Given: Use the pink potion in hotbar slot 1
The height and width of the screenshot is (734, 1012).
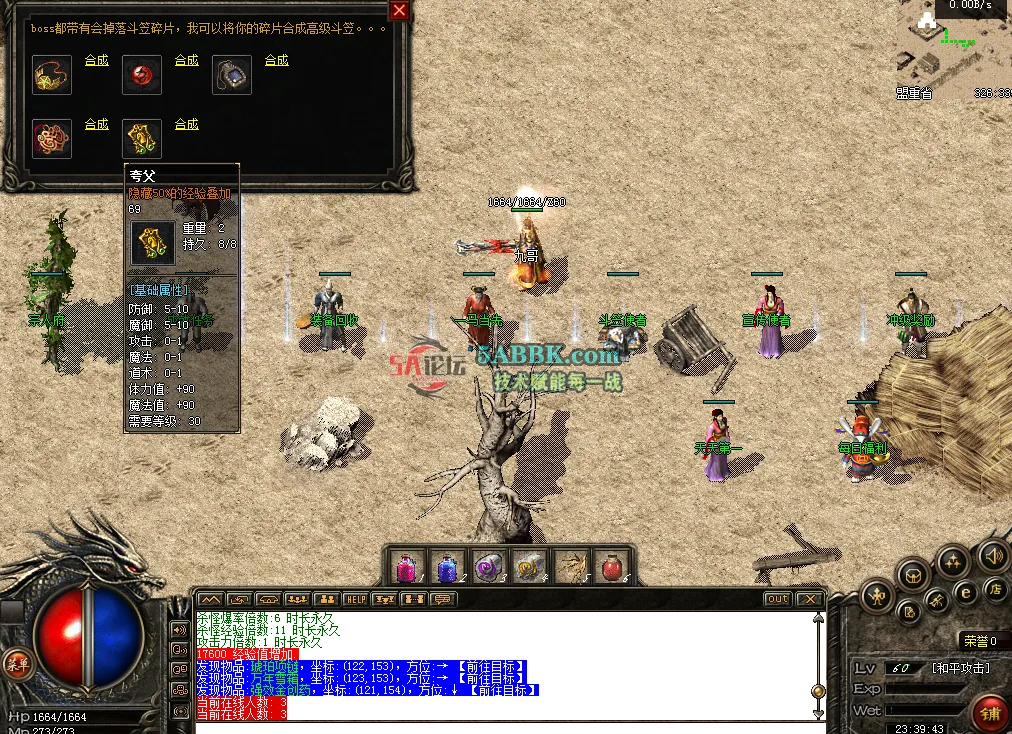Looking at the screenshot, I should pos(407,567).
